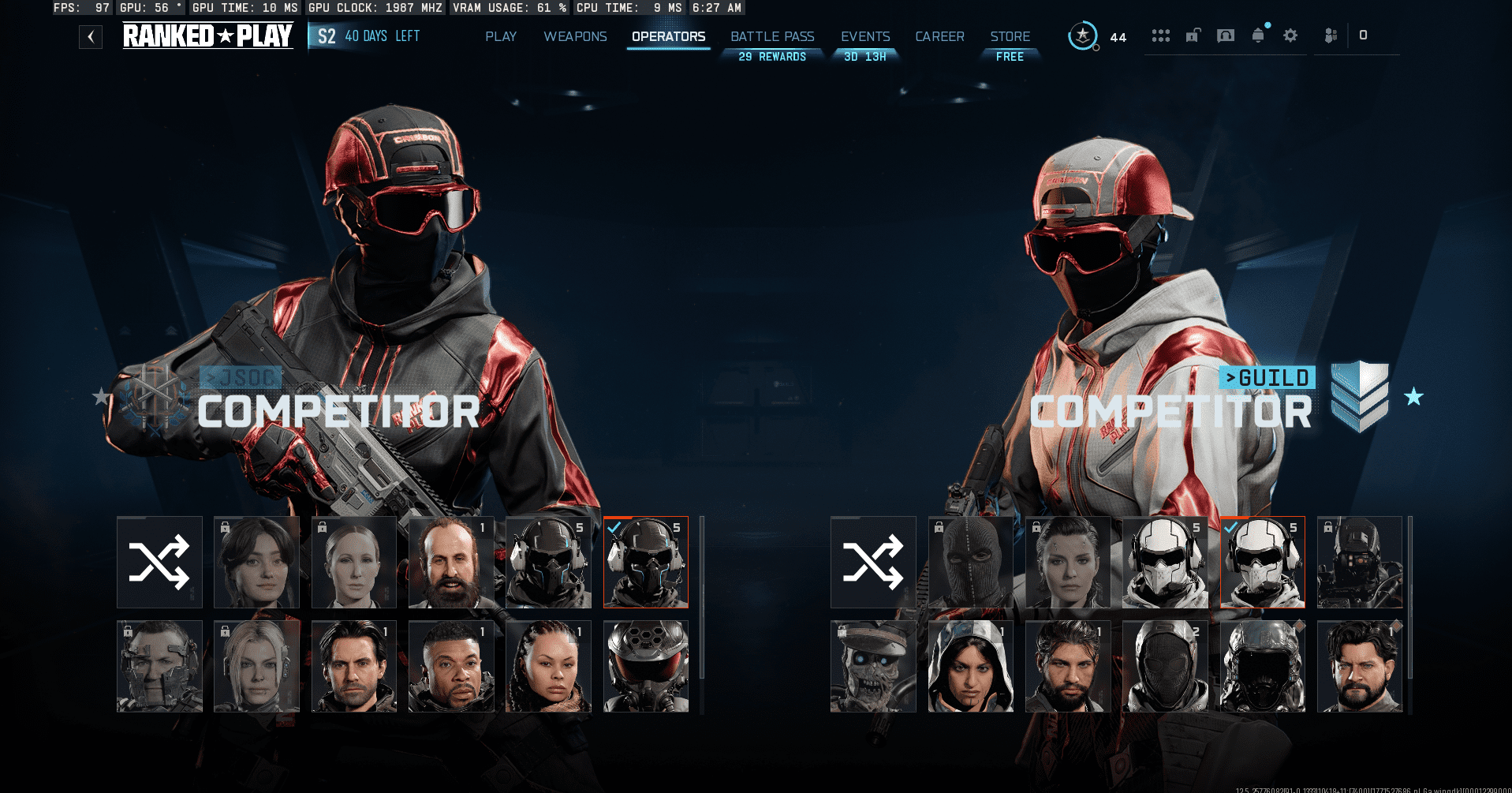
Task: Select the bearded operator portrait
Action: (450, 562)
